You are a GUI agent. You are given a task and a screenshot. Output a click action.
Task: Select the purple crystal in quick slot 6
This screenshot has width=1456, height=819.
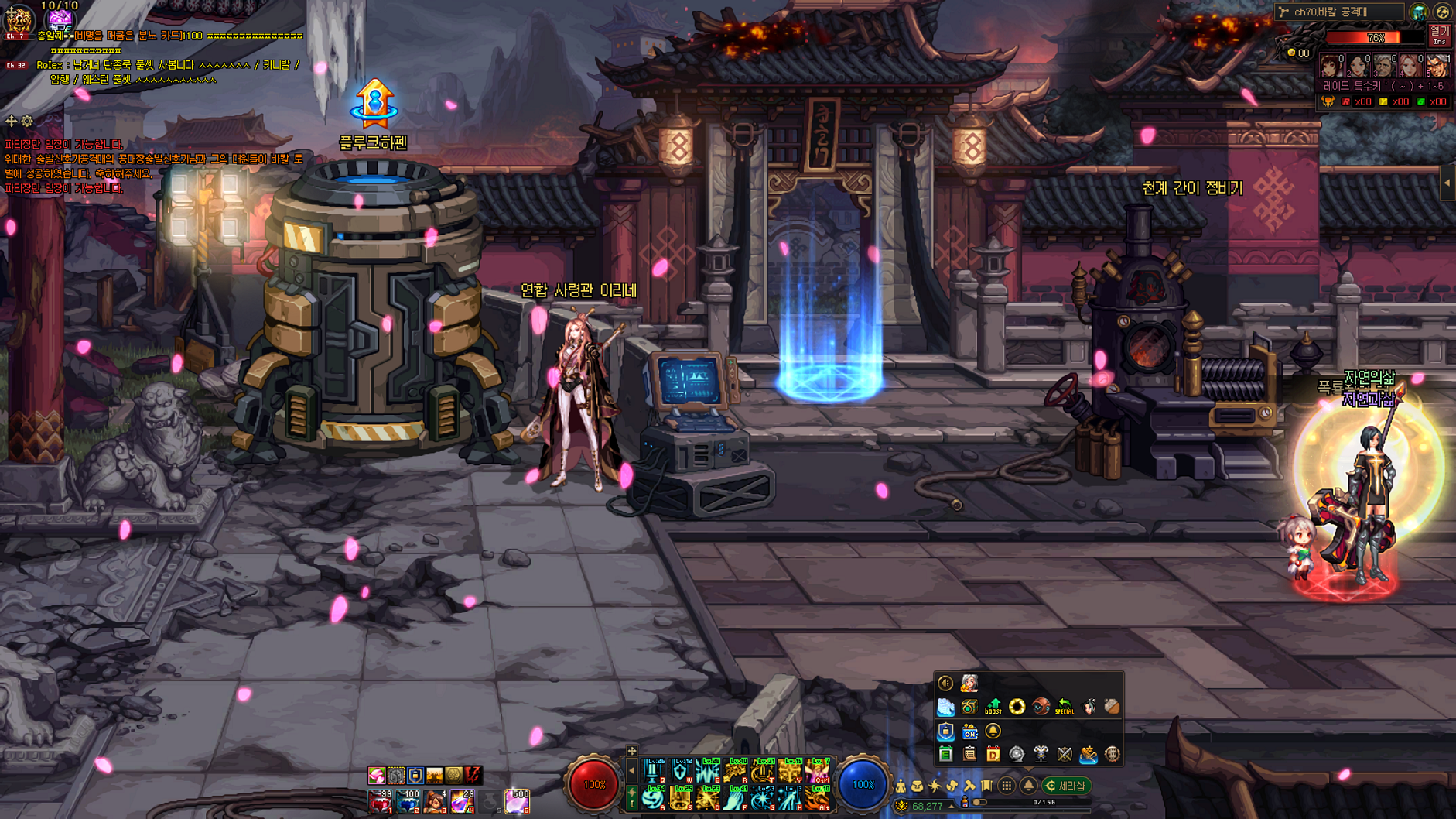pos(517,802)
